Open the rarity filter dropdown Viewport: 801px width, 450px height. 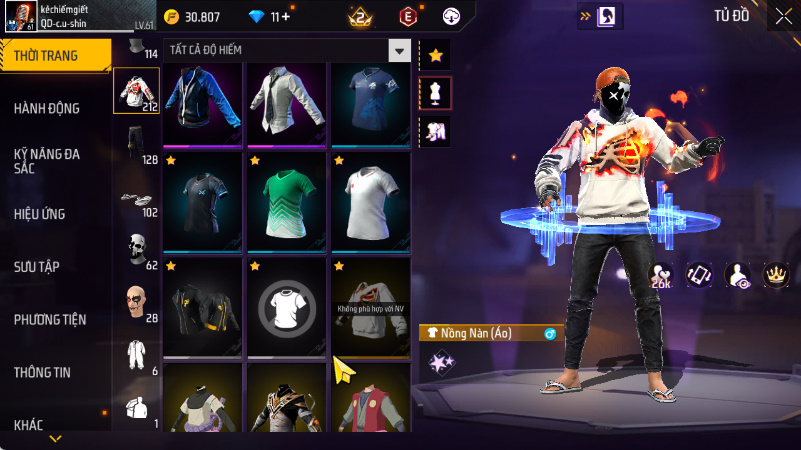click(x=400, y=50)
